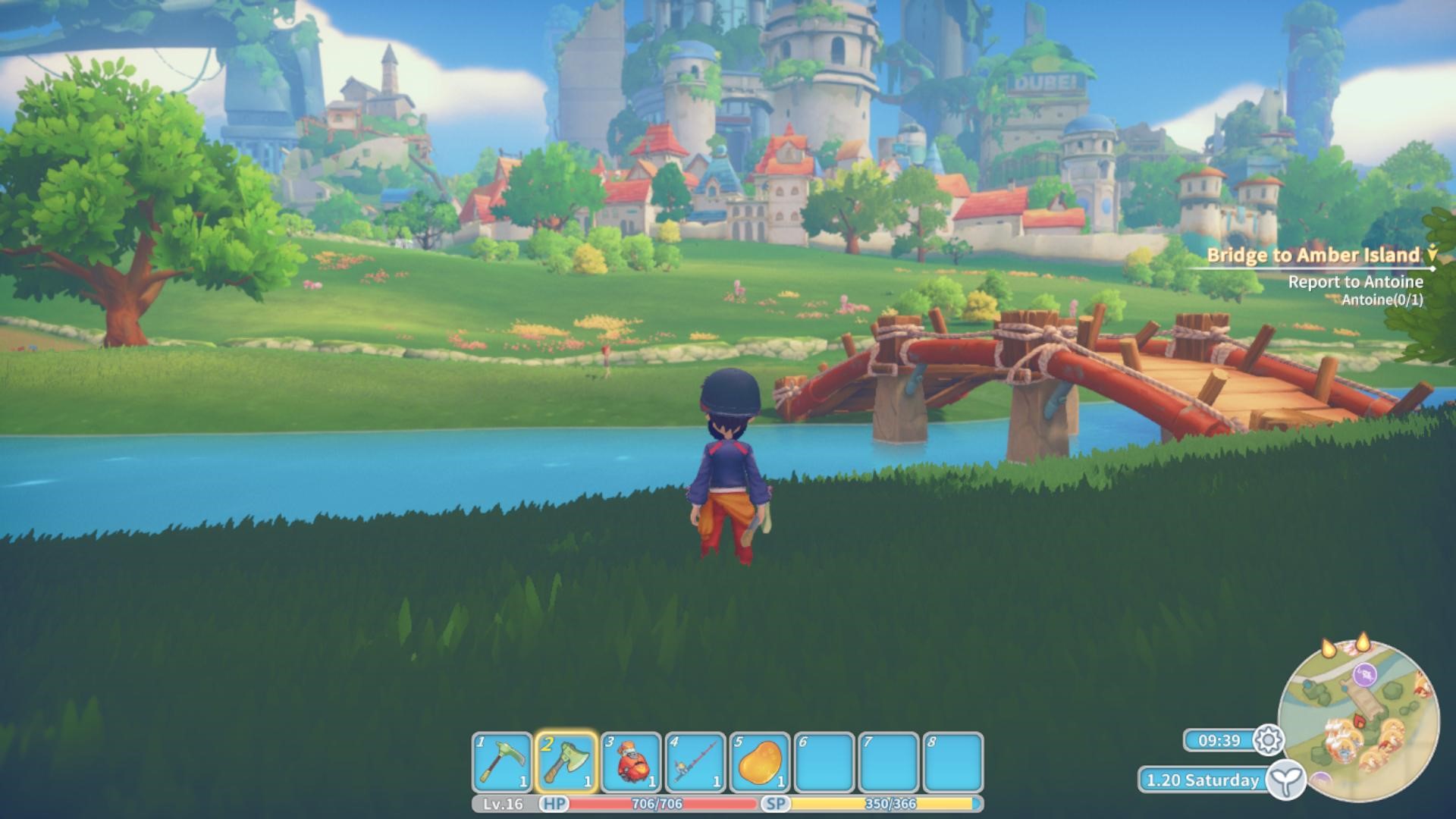Screen dimensions: 1456x819
Task: Select the orange resin item slot
Action: [x=760, y=762]
